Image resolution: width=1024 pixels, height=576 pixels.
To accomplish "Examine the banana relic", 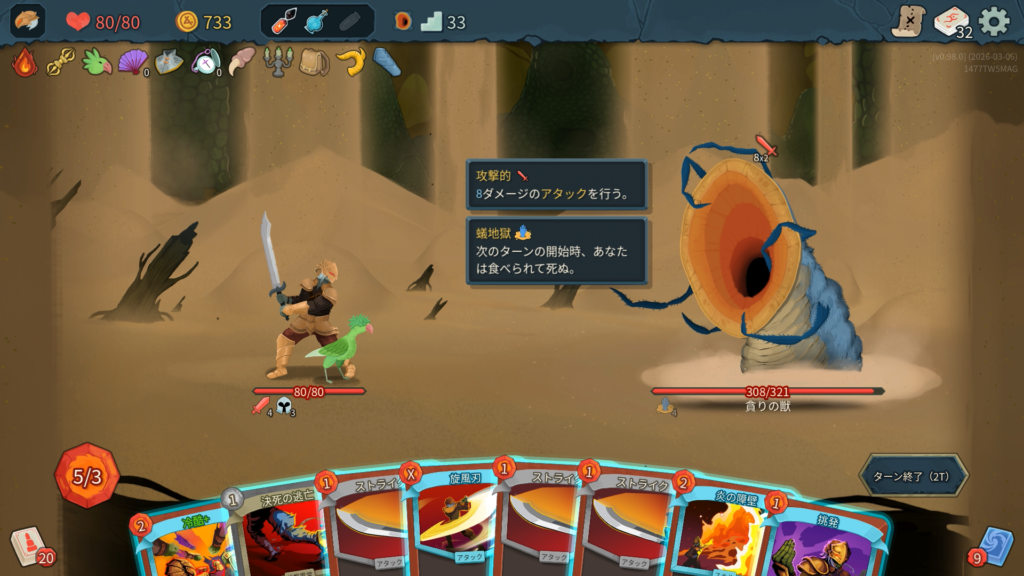I will point(349,62).
